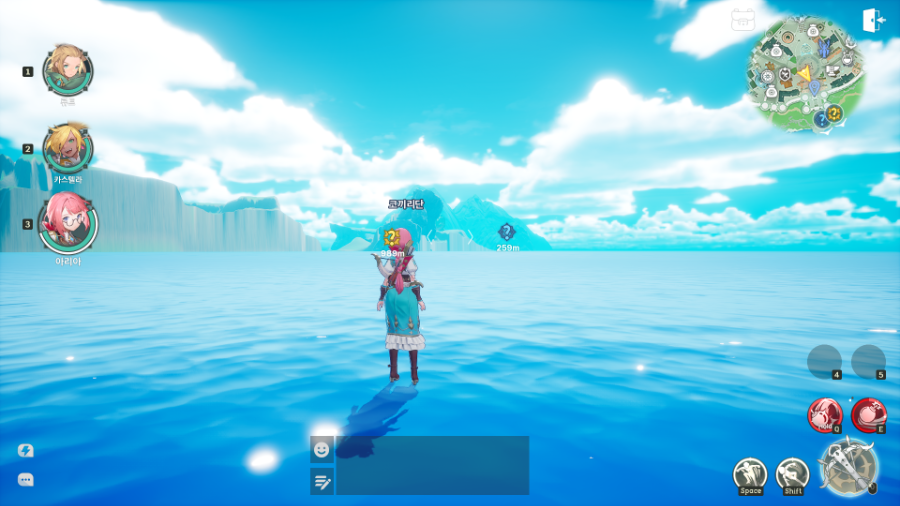This screenshot has height=506, width=900.
Task: Click the chat text input box
Action: (x=432, y=465)
